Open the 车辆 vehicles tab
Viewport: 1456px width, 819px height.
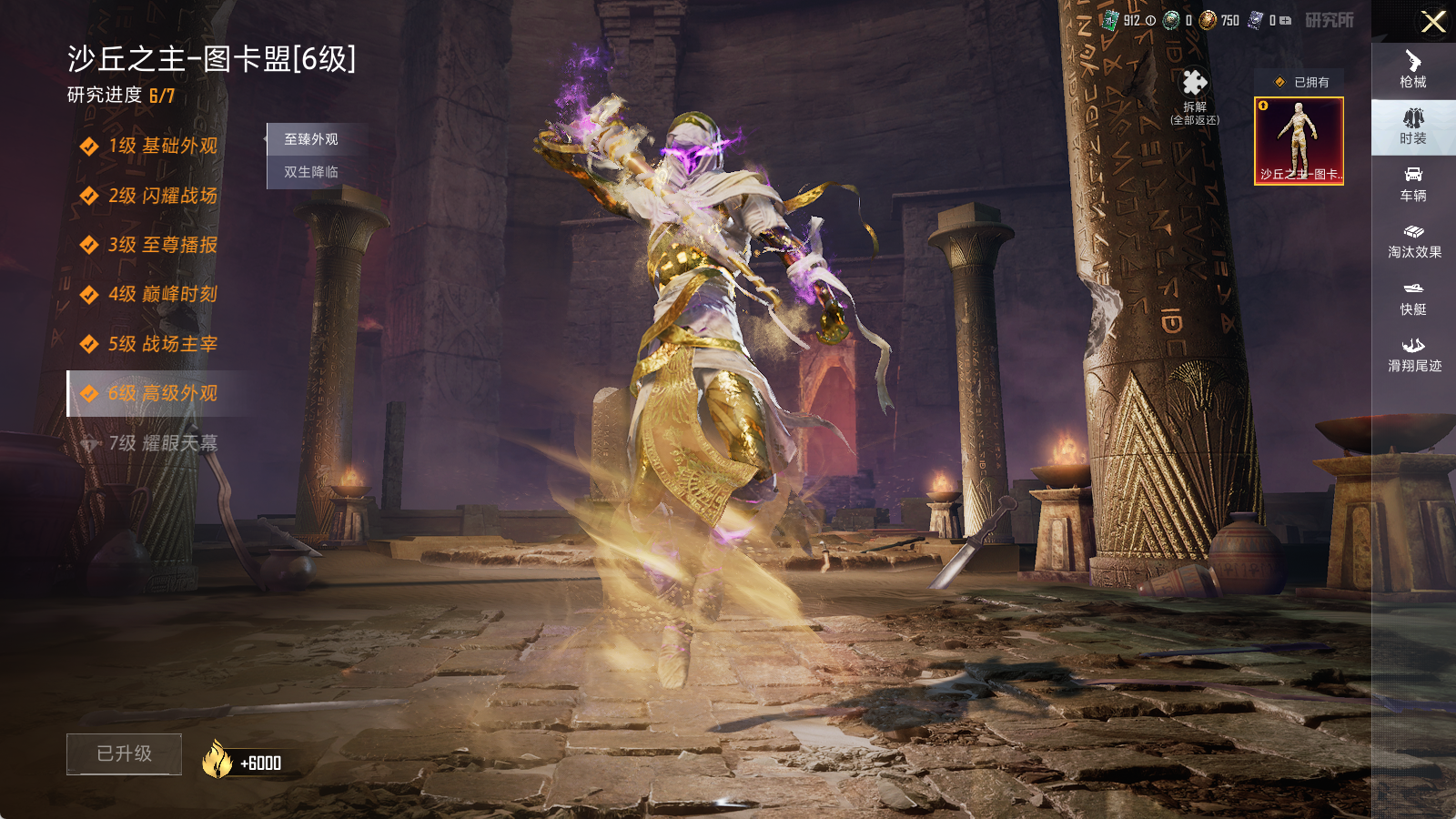tap(1413, 184)
